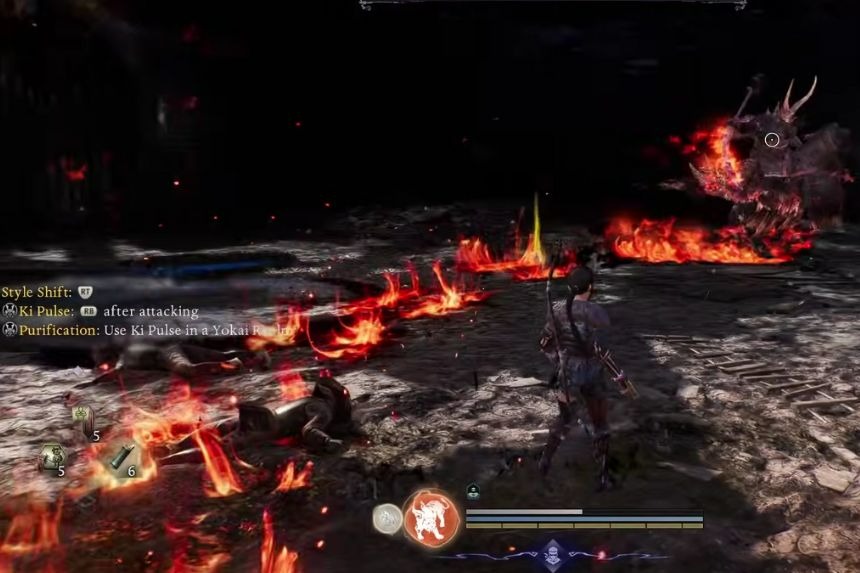This screenshot has width=860, height=573.
Task: Activate the orange guardian spirit beast icon
Action: point(431,518)
